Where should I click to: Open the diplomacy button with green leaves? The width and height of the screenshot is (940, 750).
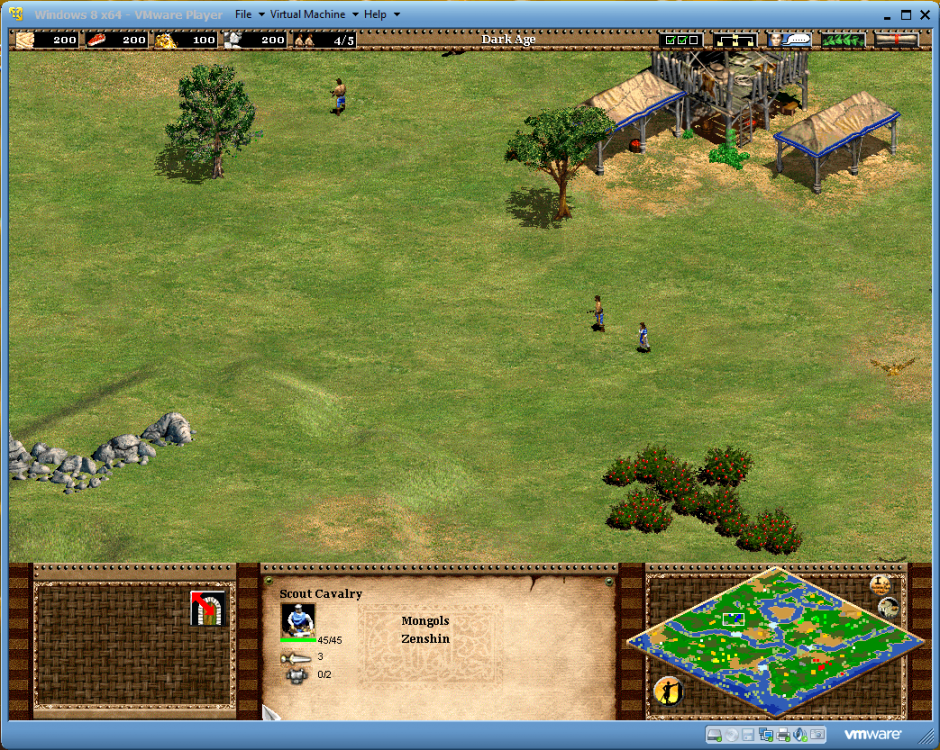[x=843, y=40]
